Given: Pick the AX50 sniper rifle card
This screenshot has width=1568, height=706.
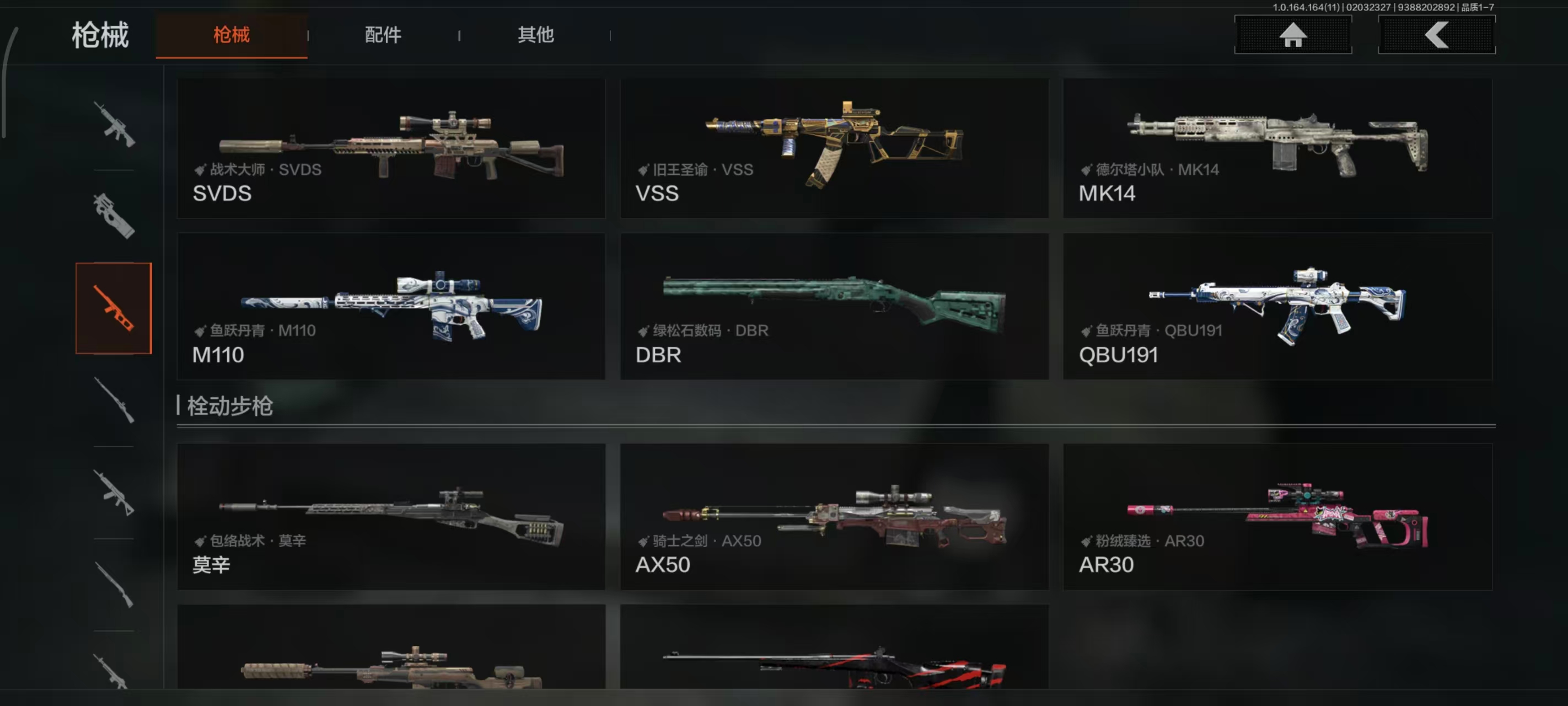Looking at the screenshot, I should [834, 517].
